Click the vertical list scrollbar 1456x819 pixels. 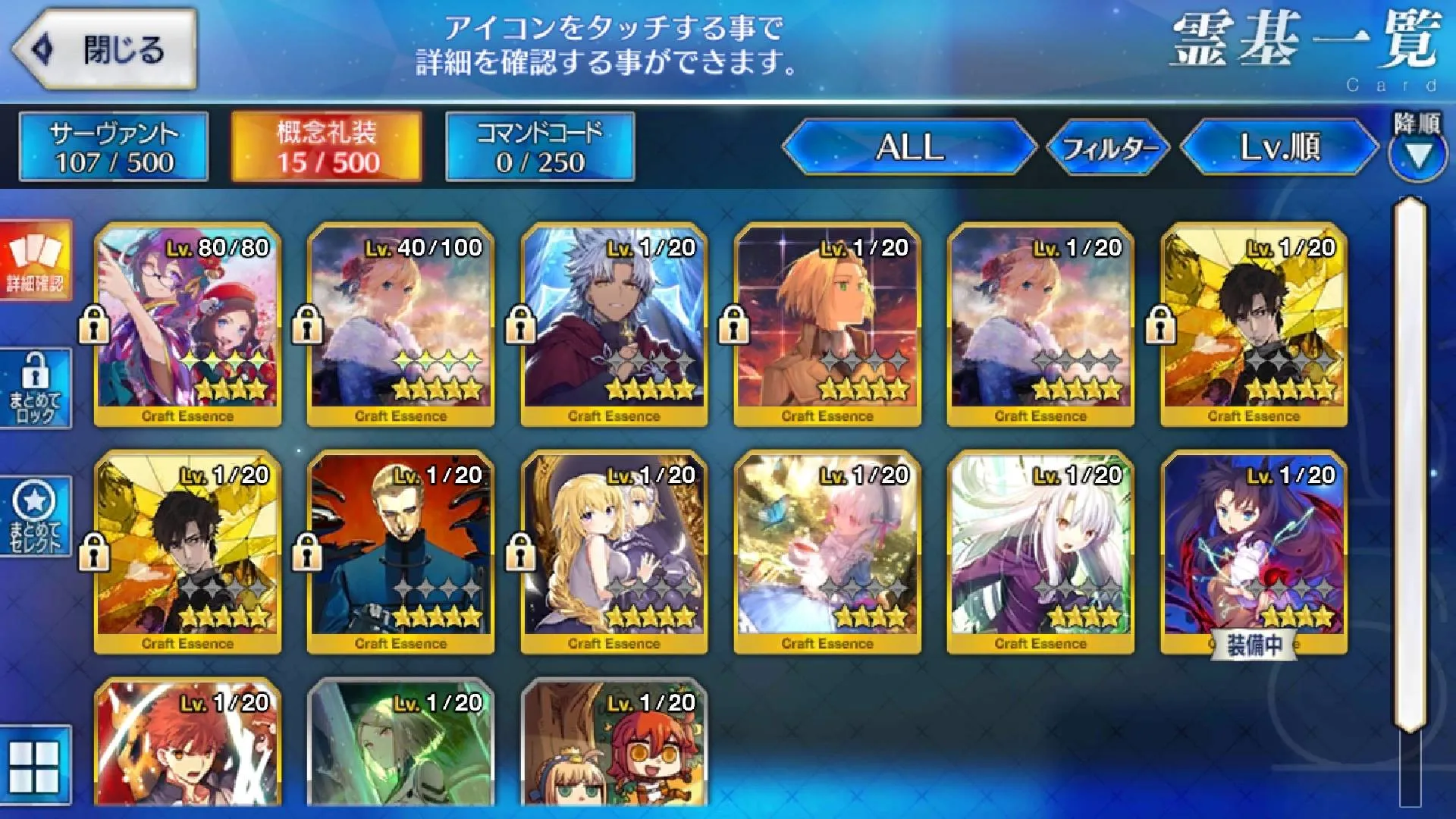1410,463
